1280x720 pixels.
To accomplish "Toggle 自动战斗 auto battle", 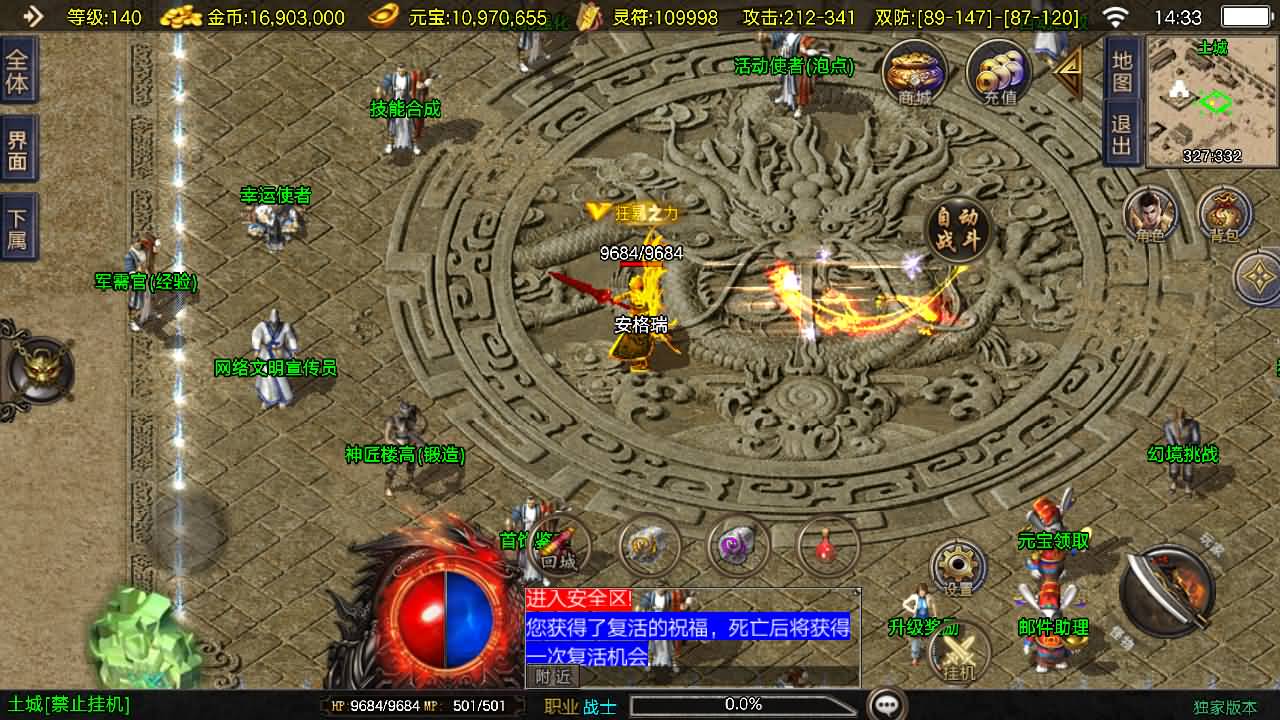I will coord(958,231).
